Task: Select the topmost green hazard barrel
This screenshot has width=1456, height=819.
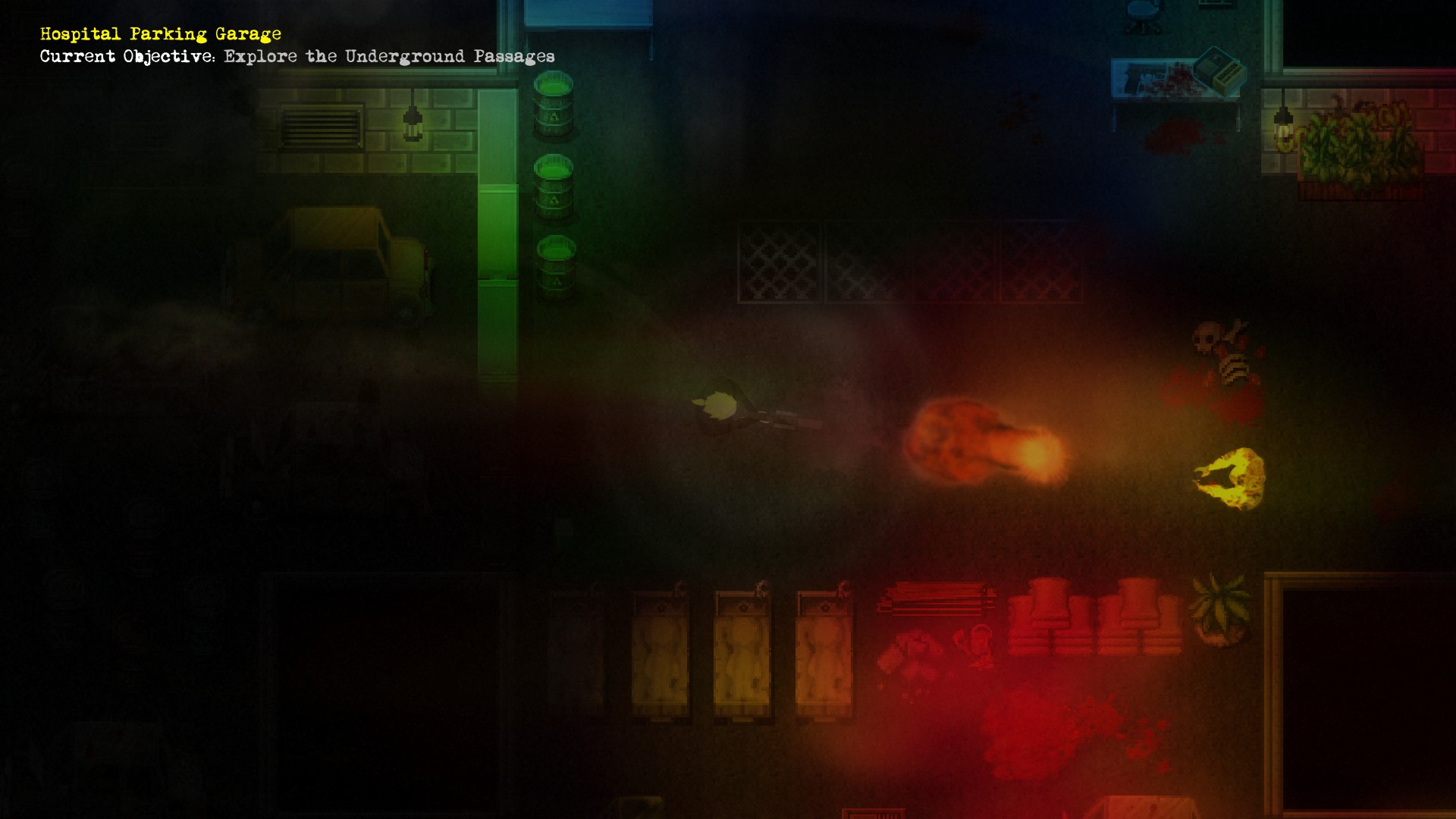Action: coord(555,102)
